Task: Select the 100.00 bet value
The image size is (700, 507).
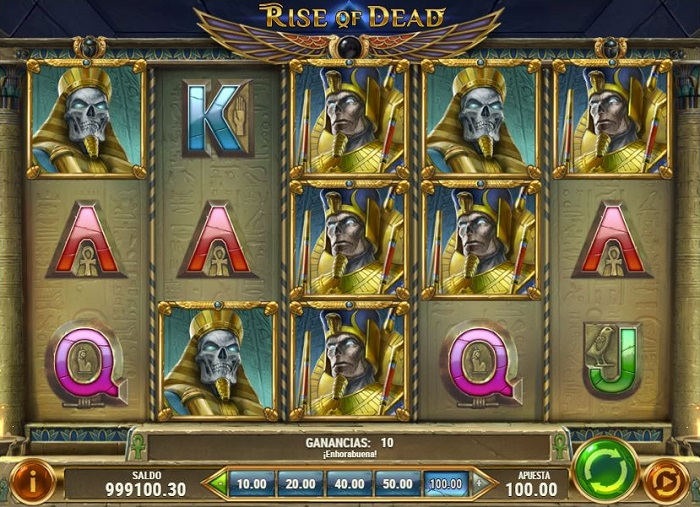Action: click(x=445, y=484)
